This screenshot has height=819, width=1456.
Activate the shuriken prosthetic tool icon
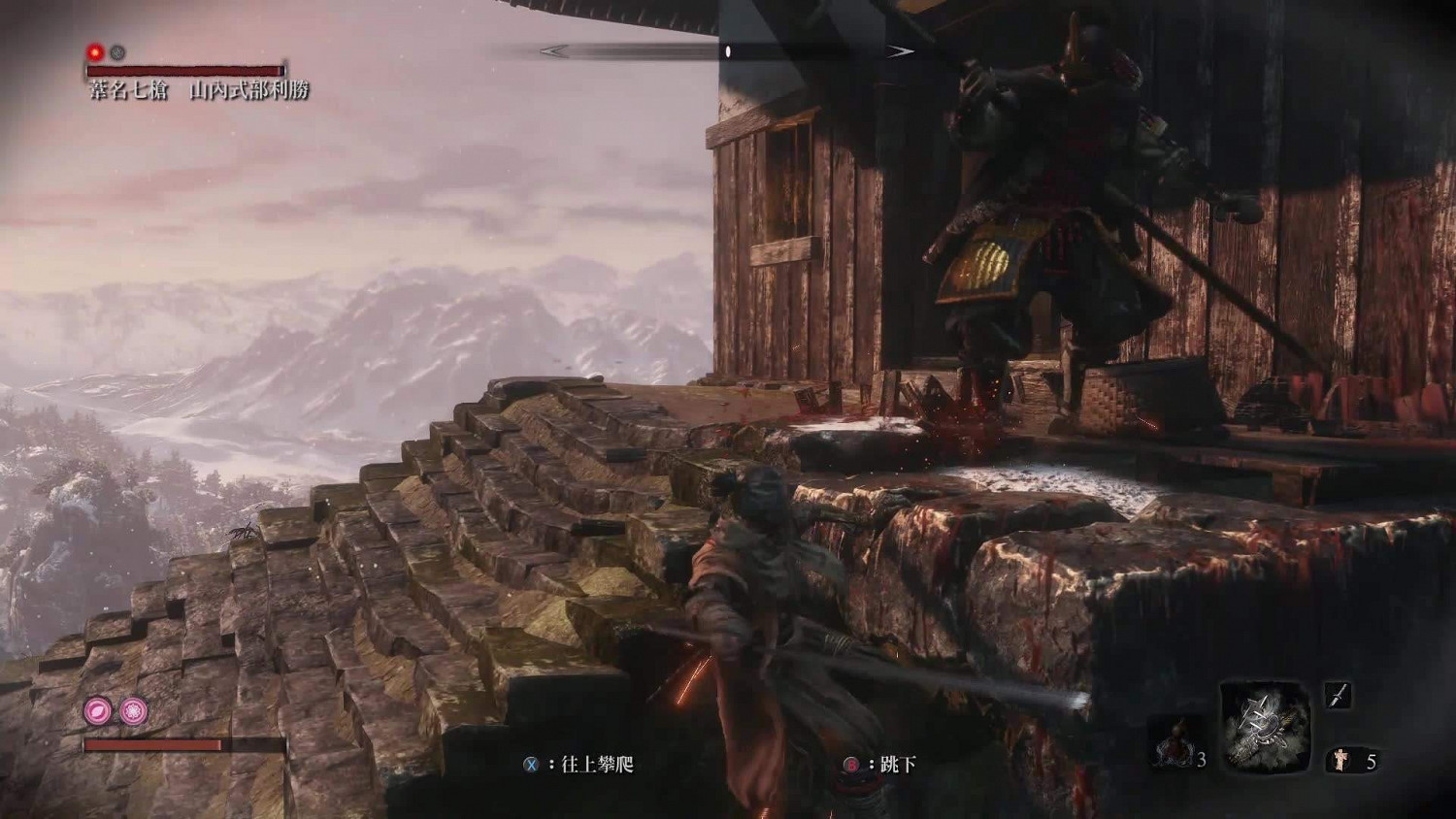[1265, 725]
